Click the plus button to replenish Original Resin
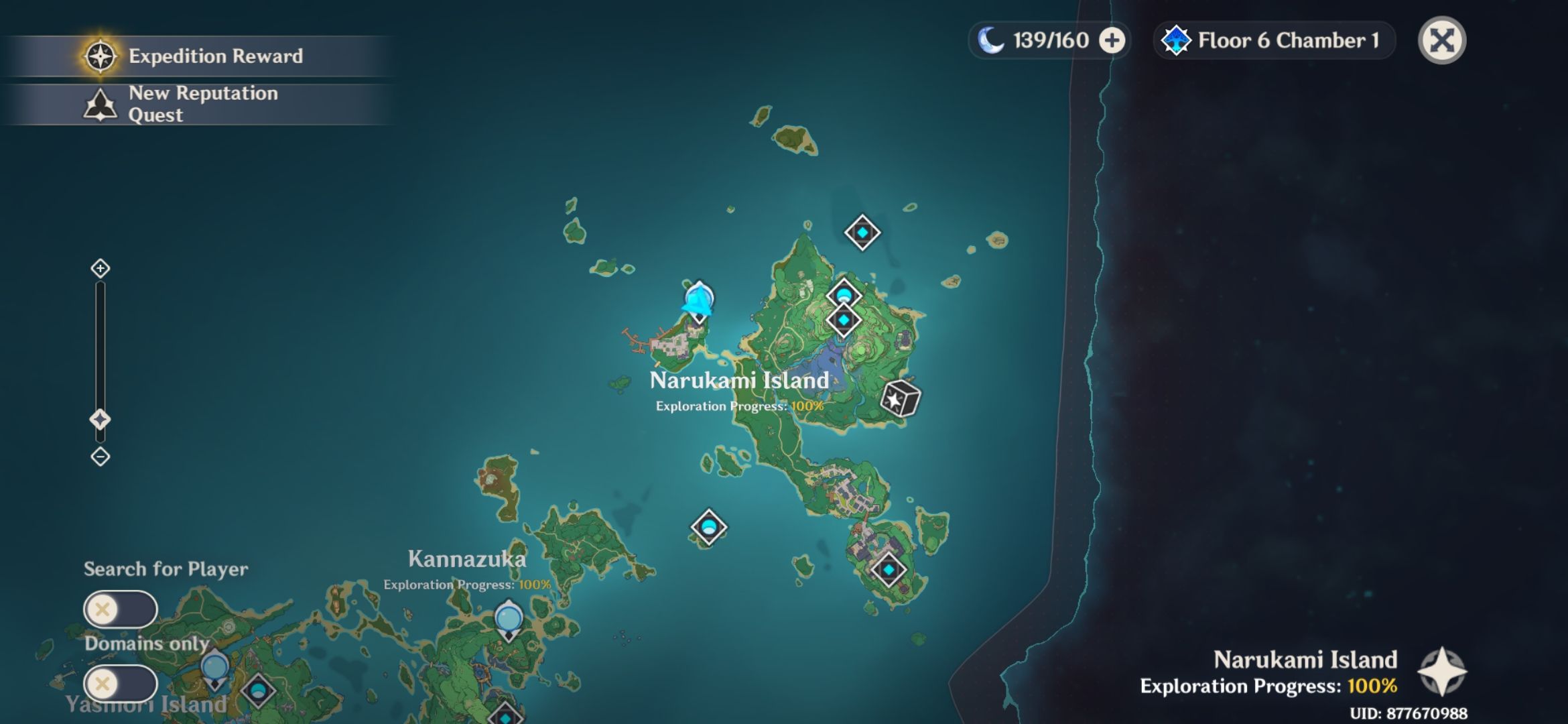Screen dimensions: 1568x724 pos(1112,41)
